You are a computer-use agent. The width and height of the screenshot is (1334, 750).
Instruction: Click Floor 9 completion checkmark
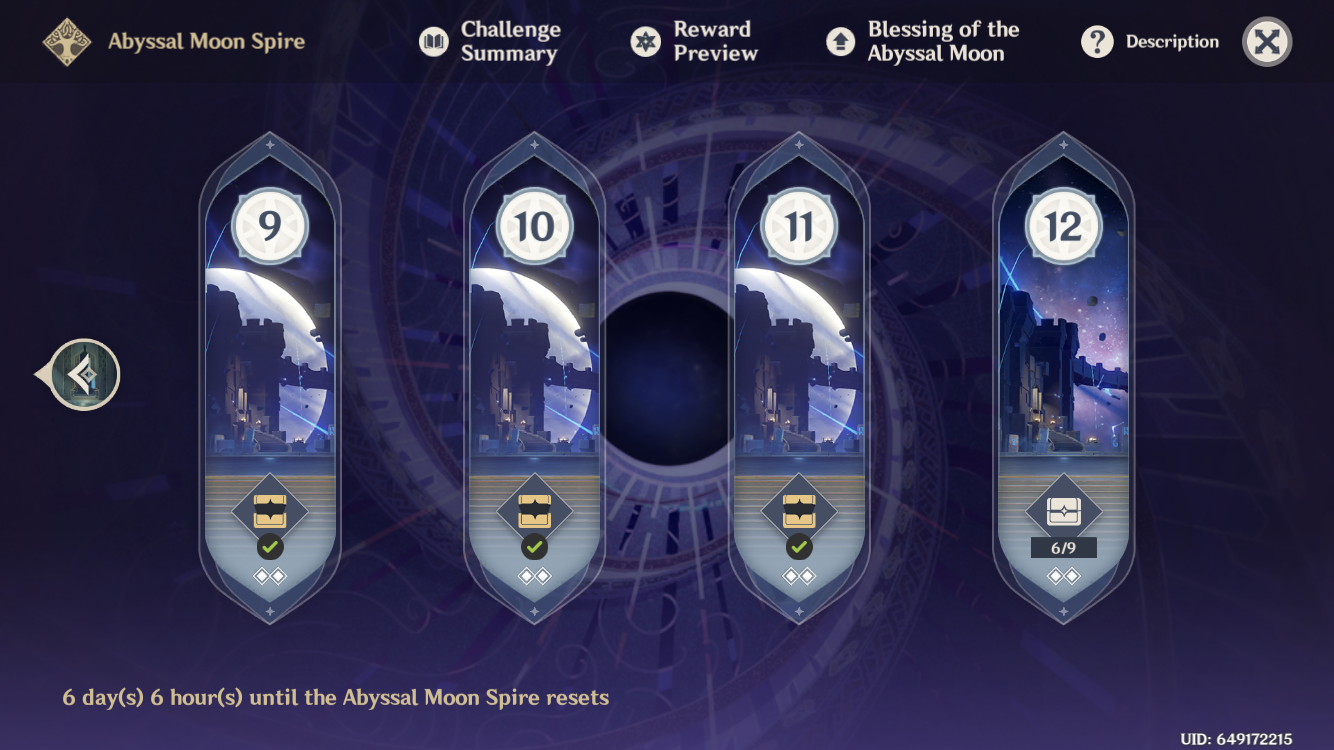coord(269,549)
